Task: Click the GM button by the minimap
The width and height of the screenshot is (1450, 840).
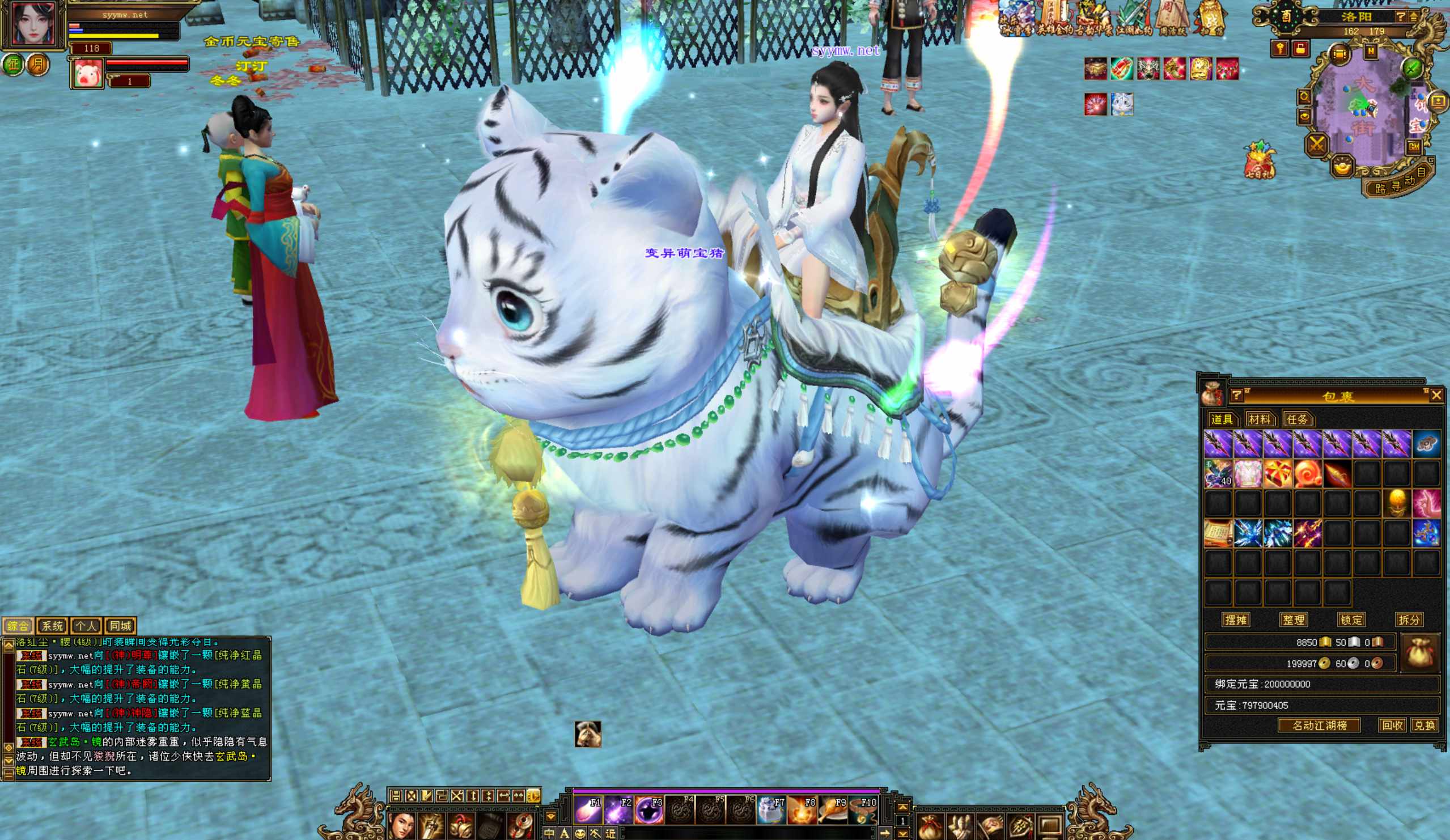Action: [1414, 146]
